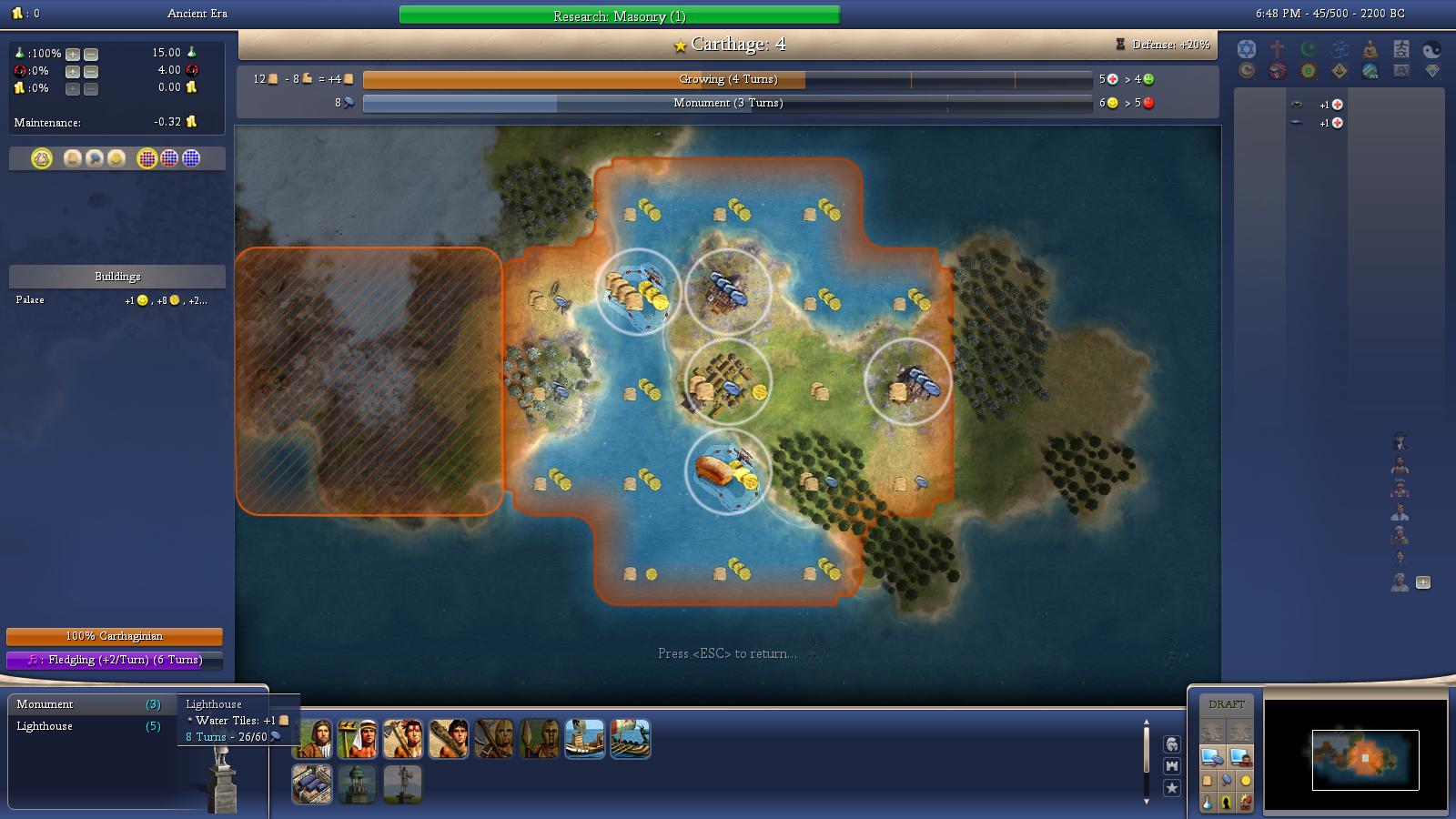The height and width of the screenshot is (819, 1456).
Task: Toggle automated production computer icon
Action: tap(1212, 756)
